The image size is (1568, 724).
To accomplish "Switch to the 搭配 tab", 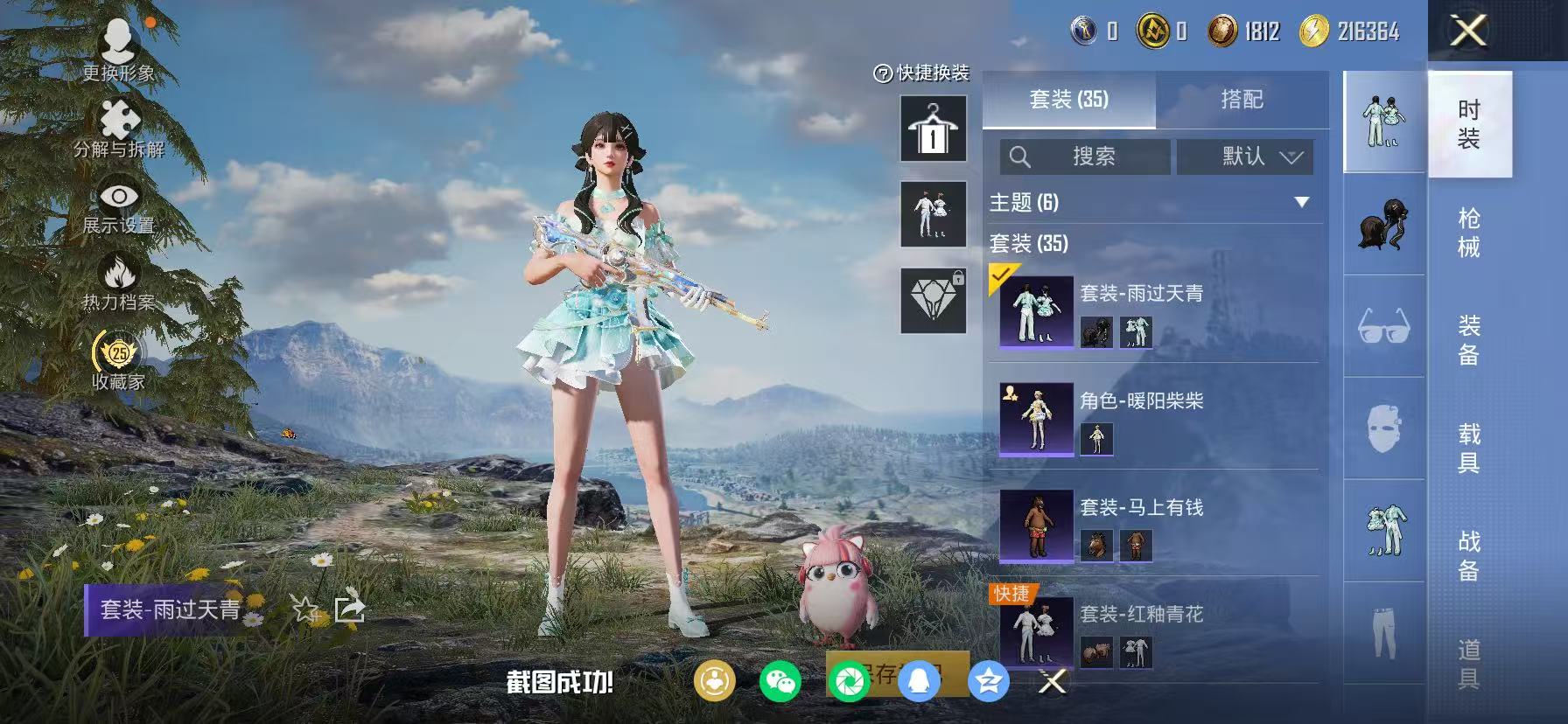I will (x=1242, y=100).
